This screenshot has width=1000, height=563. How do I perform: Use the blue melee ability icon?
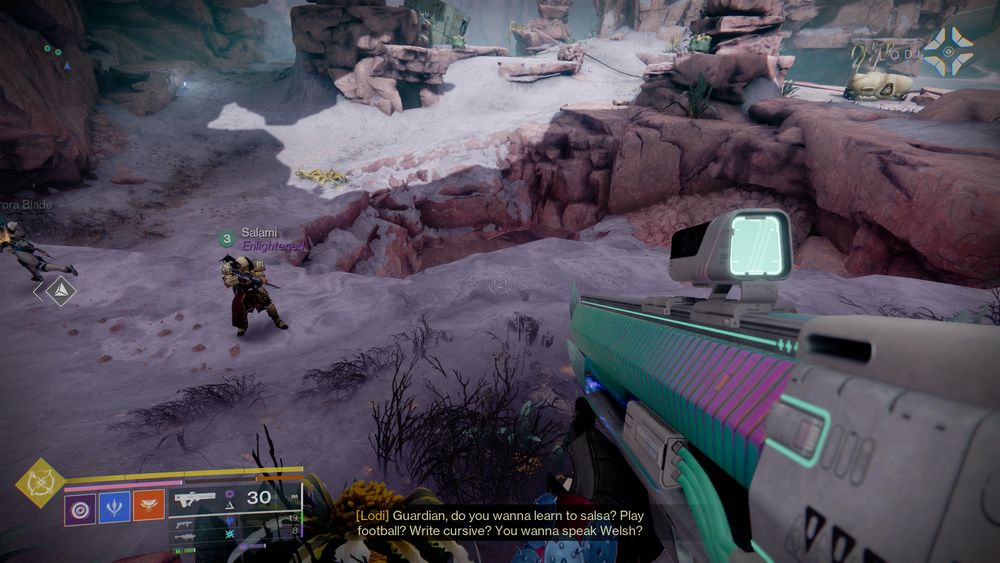(x=114, y=507)
